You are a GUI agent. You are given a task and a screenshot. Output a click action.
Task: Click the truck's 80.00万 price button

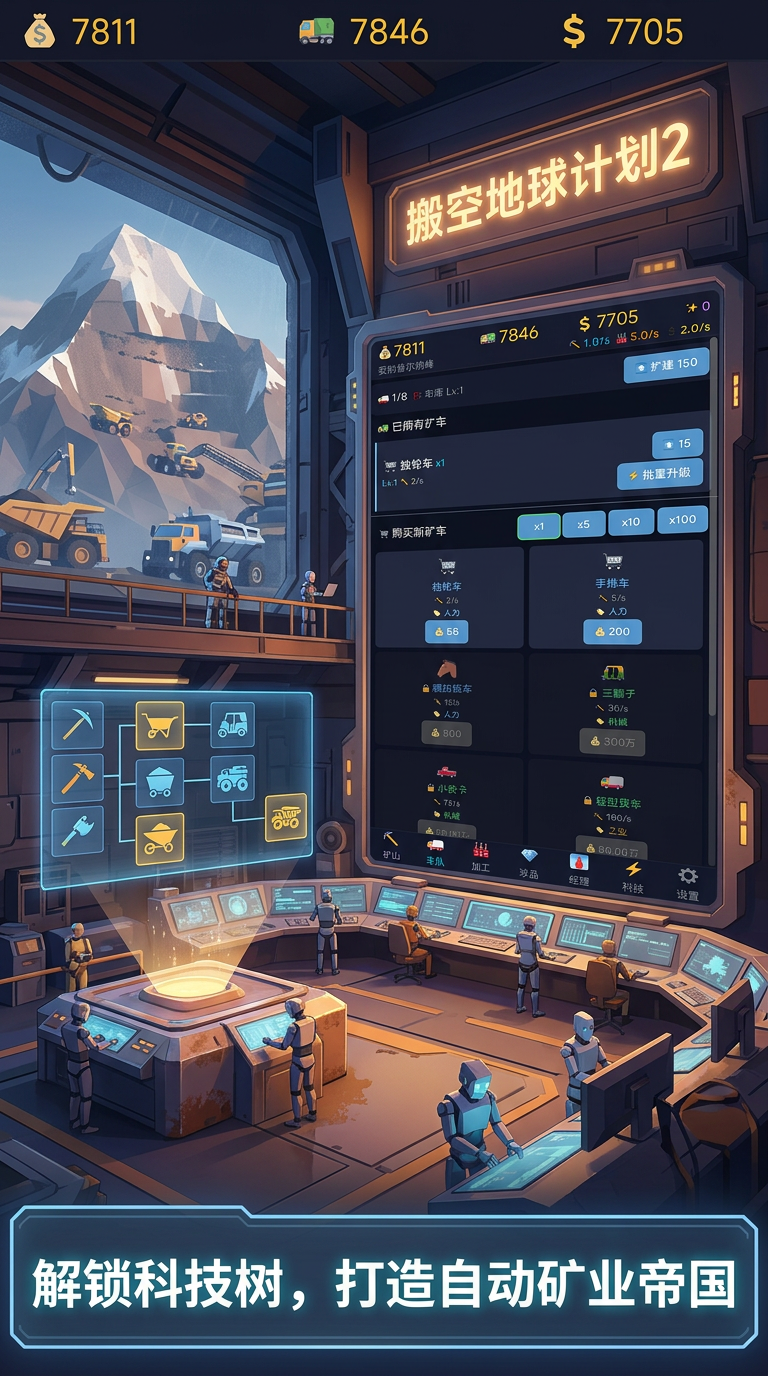coord(611,849)
